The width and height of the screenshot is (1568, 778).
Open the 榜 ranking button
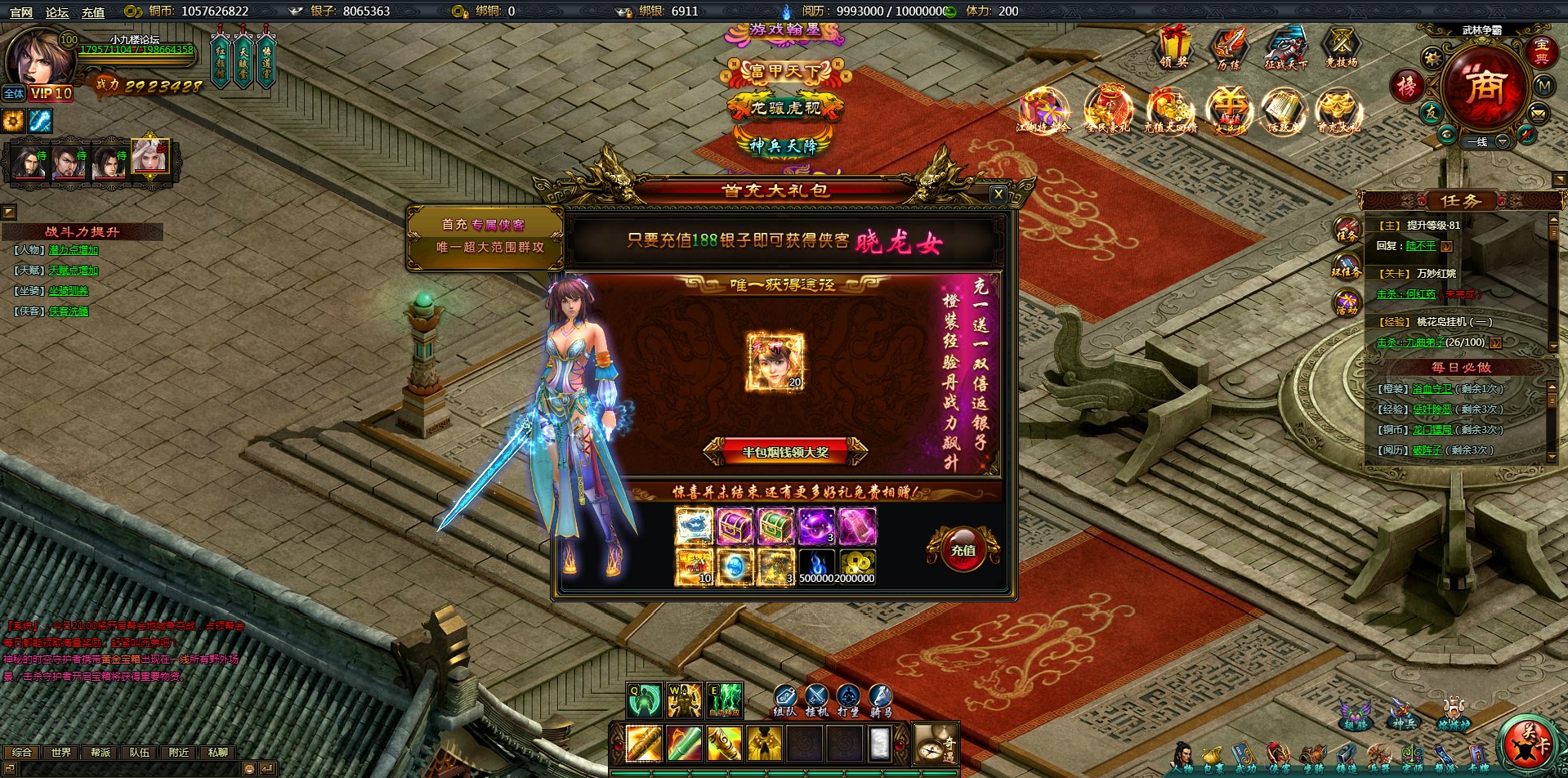coord(1406,86)
